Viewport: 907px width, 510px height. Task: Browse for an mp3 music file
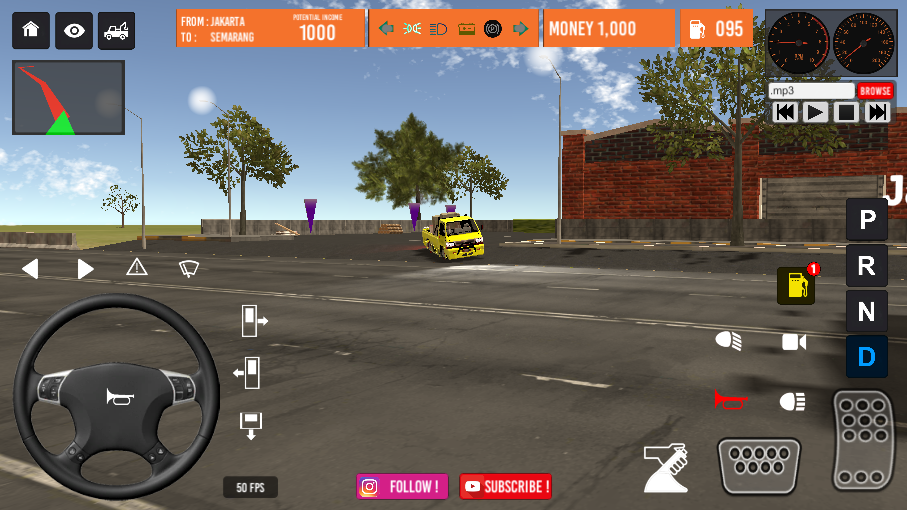click(x=874, y=91)
